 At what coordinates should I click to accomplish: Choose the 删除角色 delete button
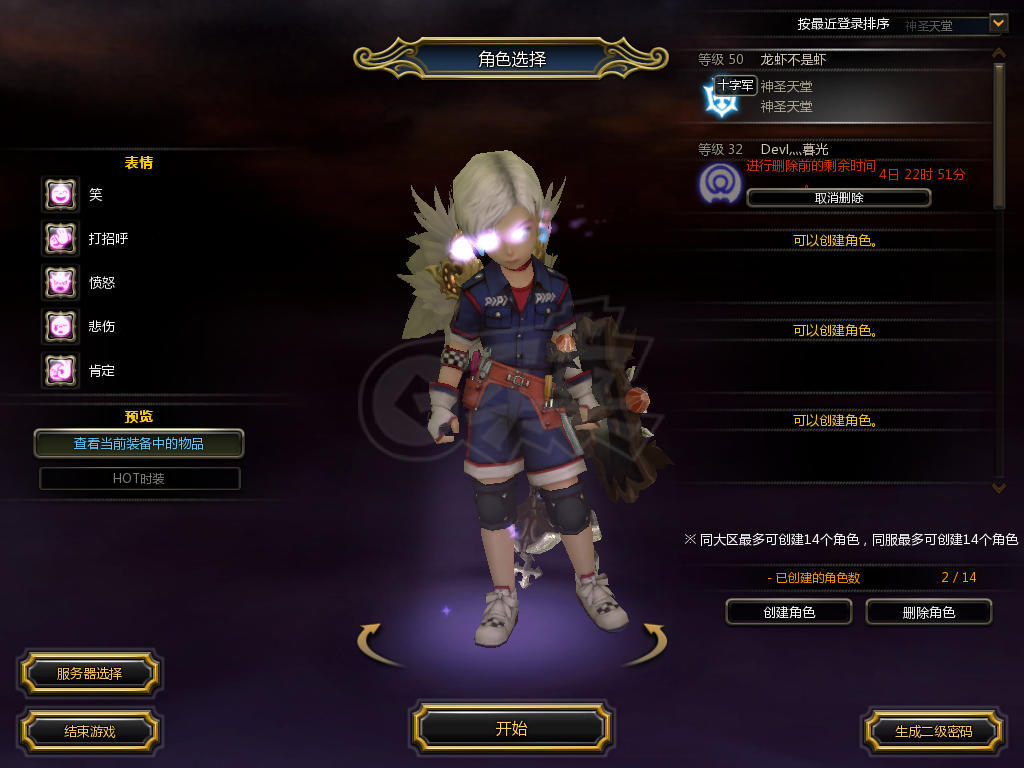[x=928, y=612]
